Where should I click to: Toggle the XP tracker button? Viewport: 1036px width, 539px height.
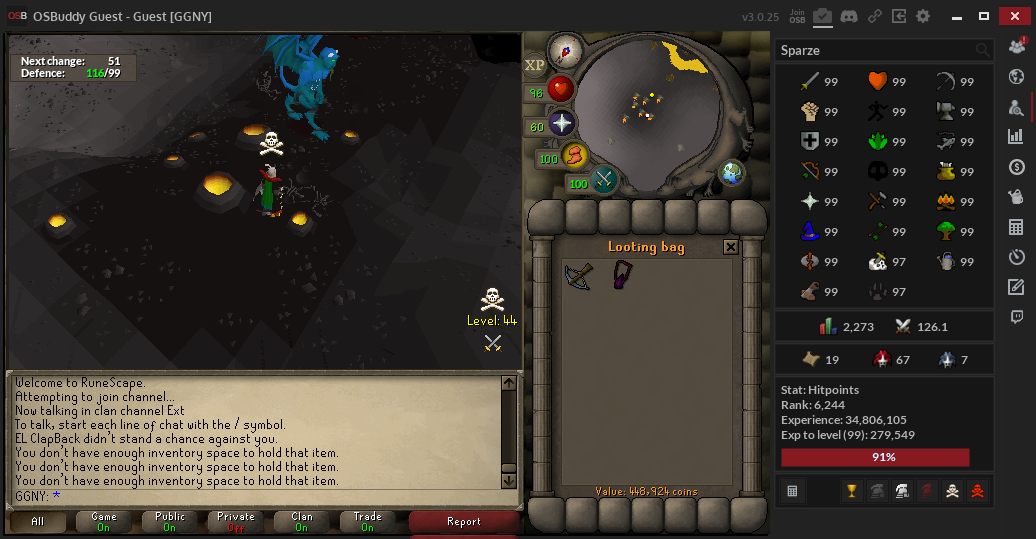[535, 65]
